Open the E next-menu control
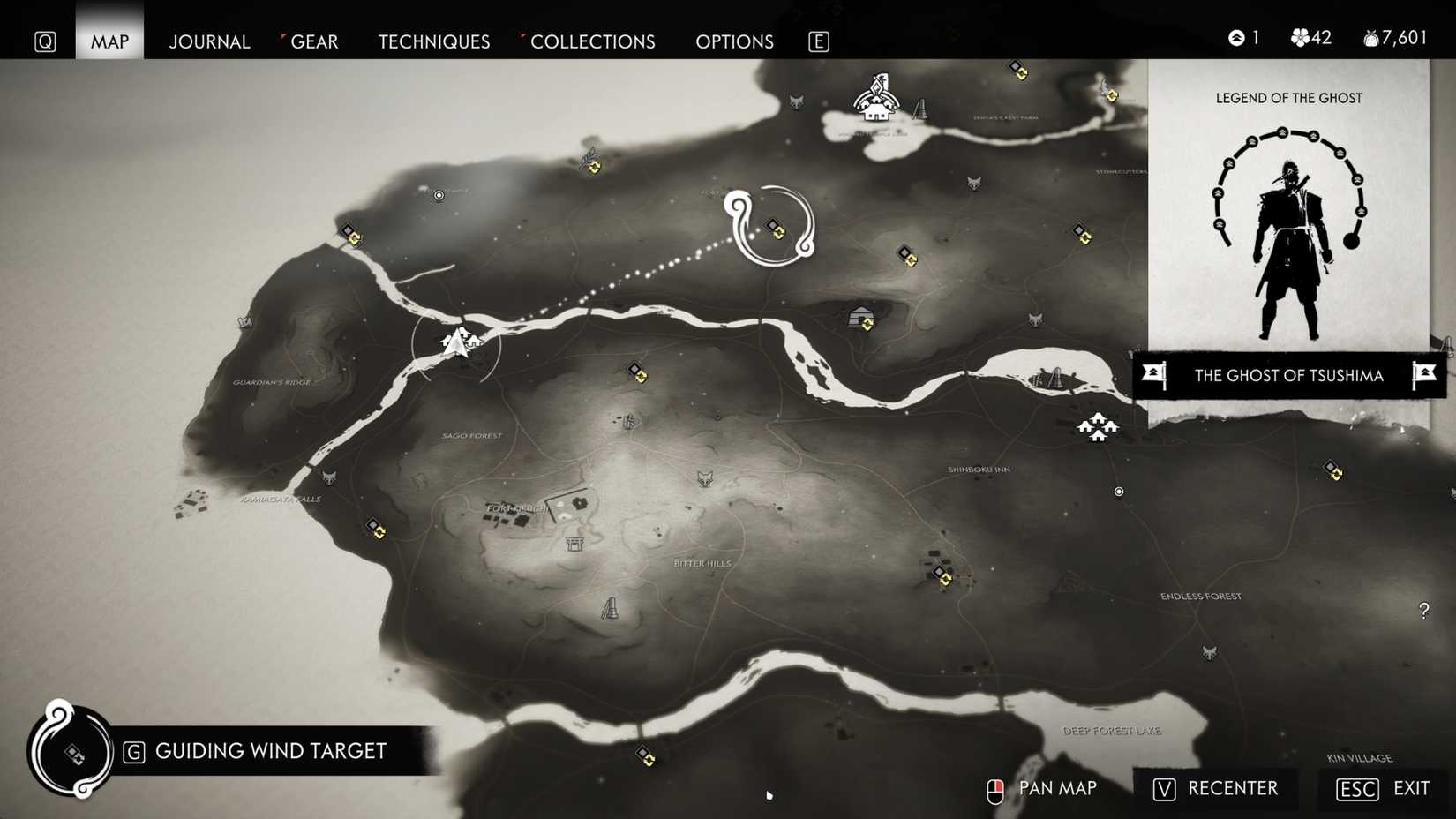The image size is (1456, 819). coord(818,41)
